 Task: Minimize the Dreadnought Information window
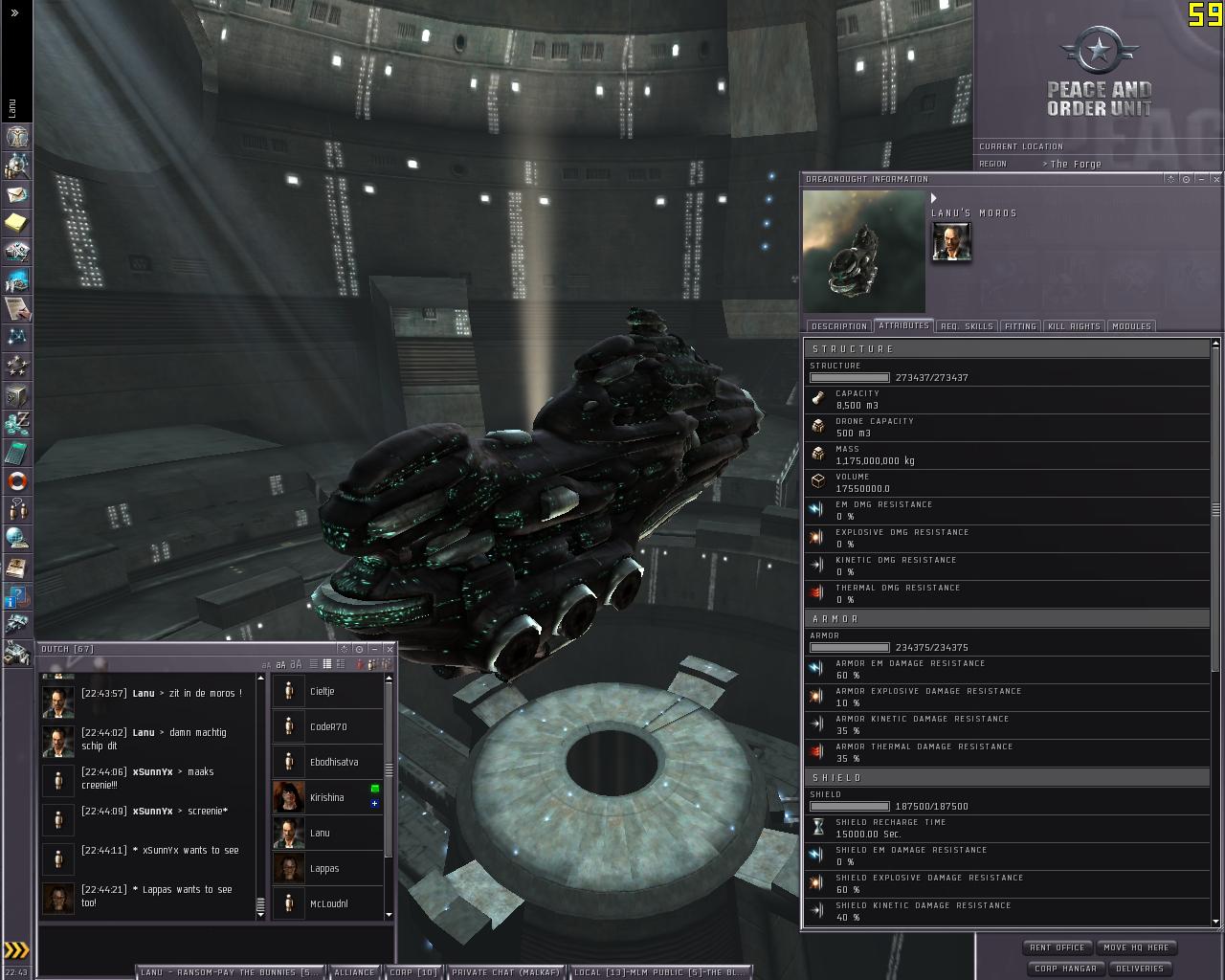[1201, 179]
